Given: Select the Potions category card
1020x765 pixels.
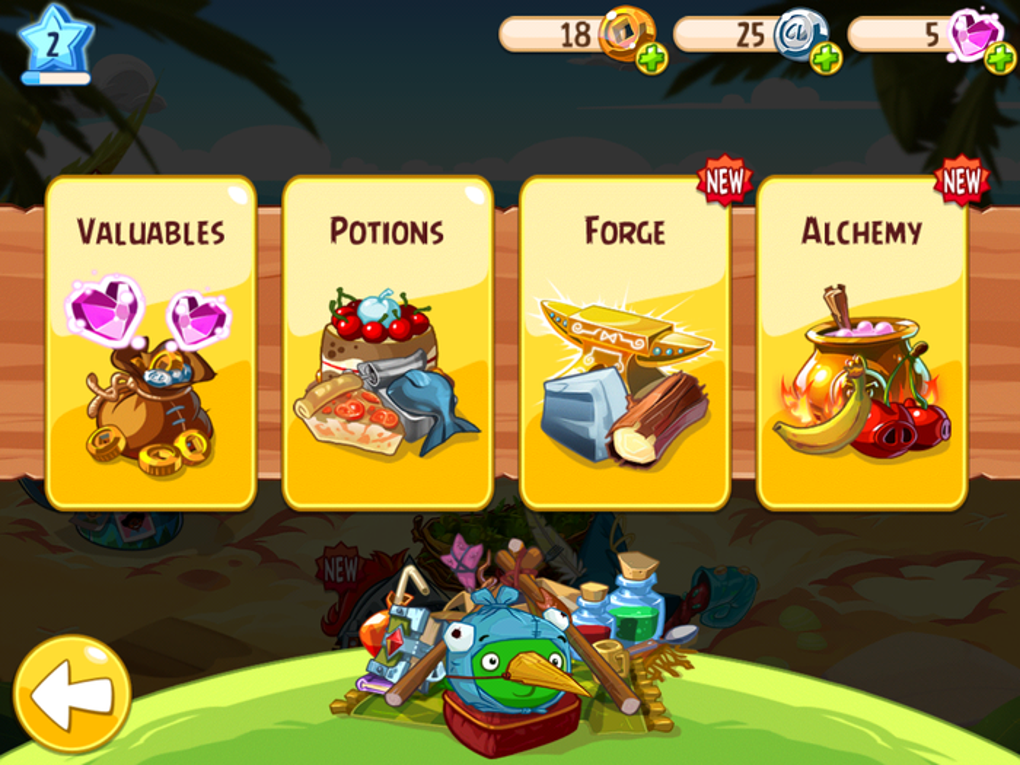Looking at the screenshot, I should (387, 342).
